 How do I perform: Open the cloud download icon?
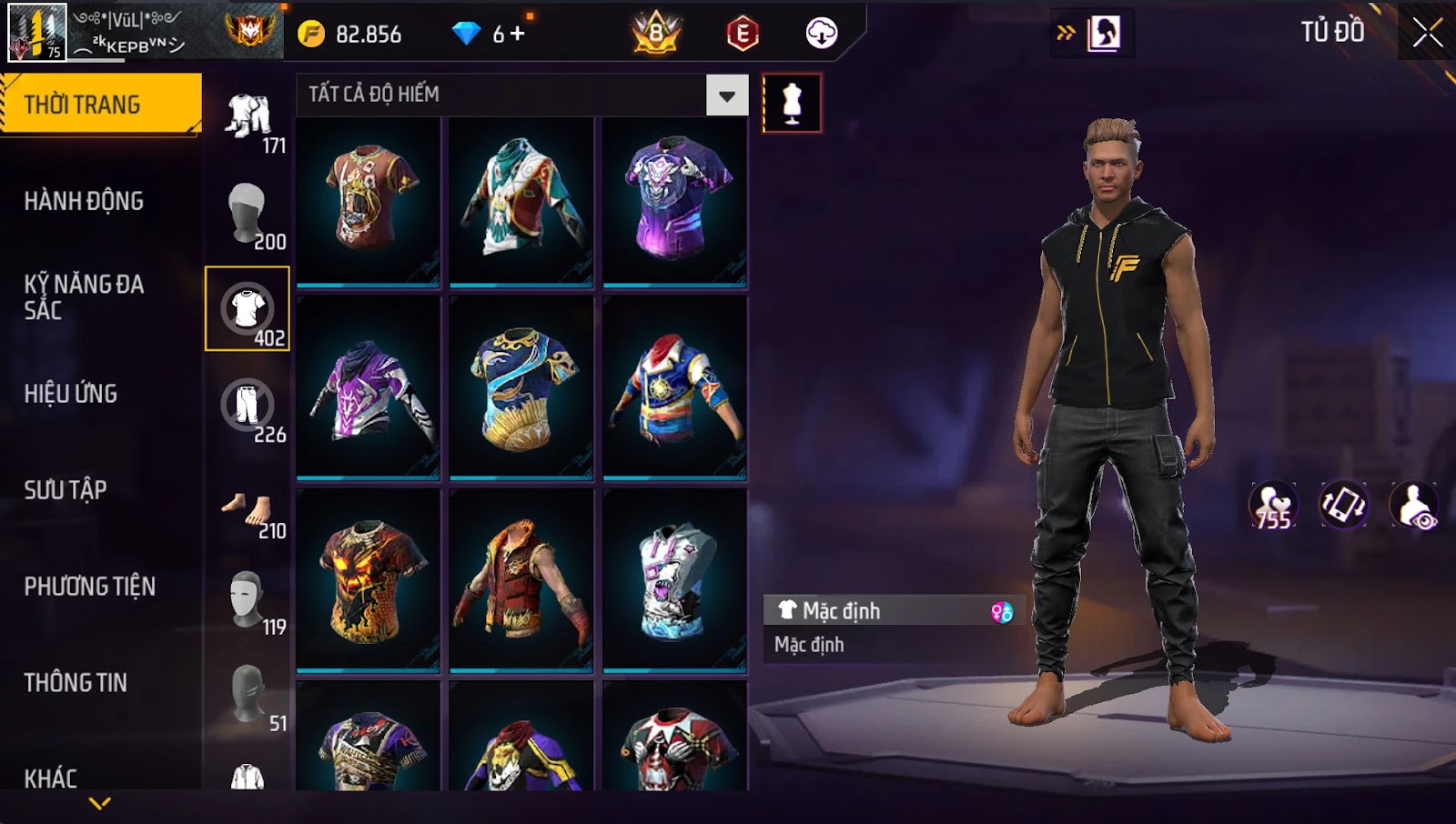pos(821,34)
